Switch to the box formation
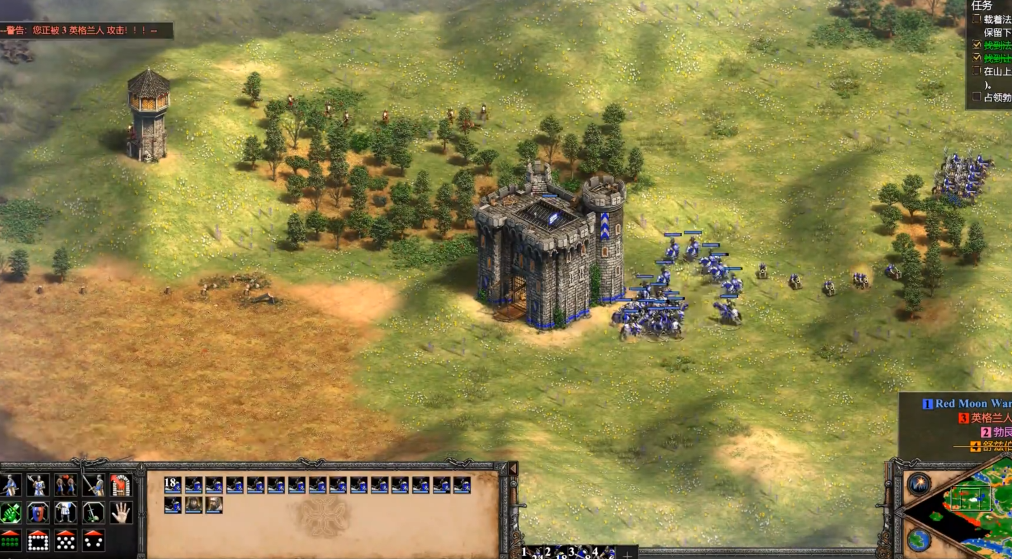 pyautogui.click(x=38, y=541)
